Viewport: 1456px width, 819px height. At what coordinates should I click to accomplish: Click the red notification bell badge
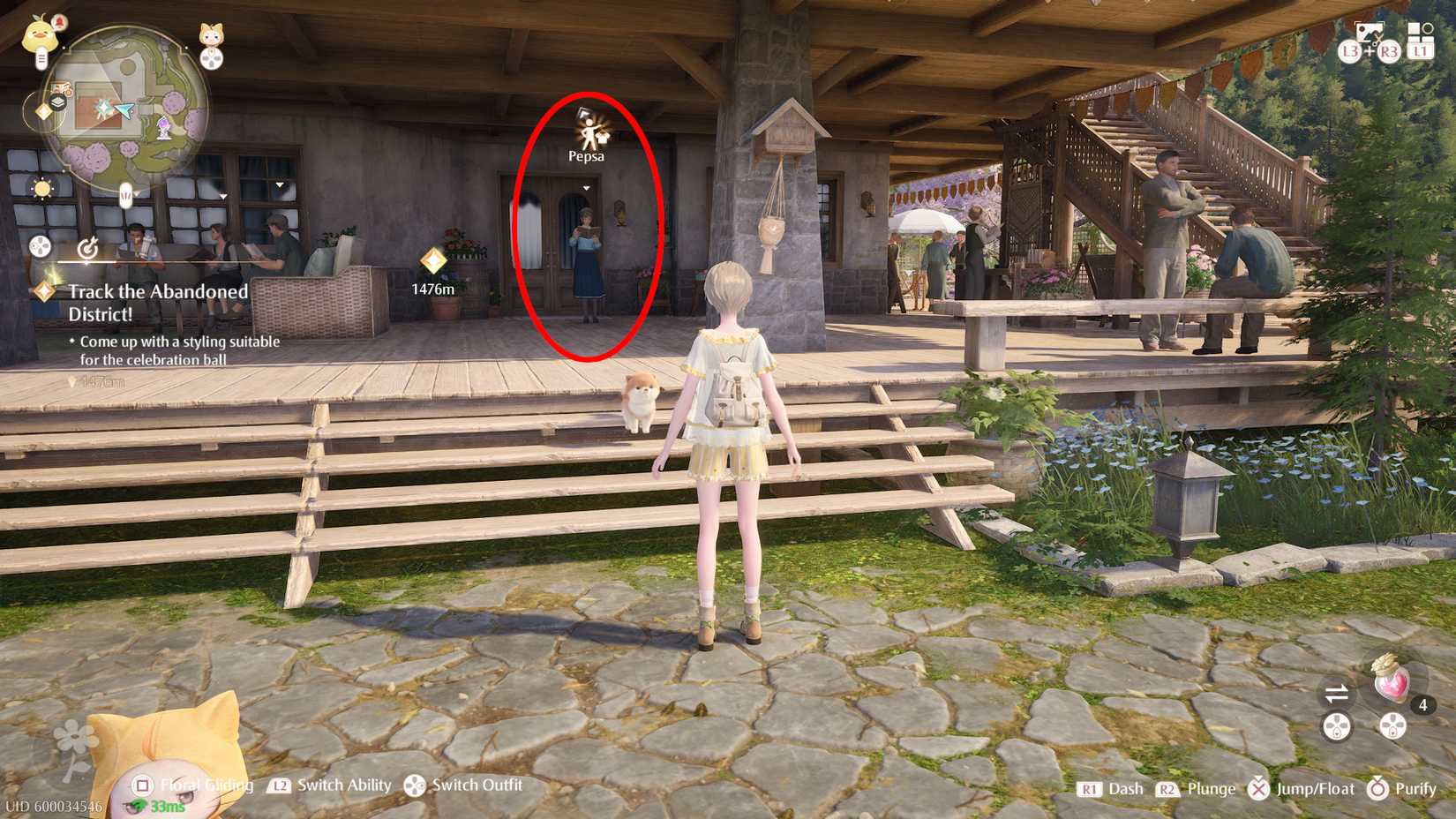tap(59, 23)
